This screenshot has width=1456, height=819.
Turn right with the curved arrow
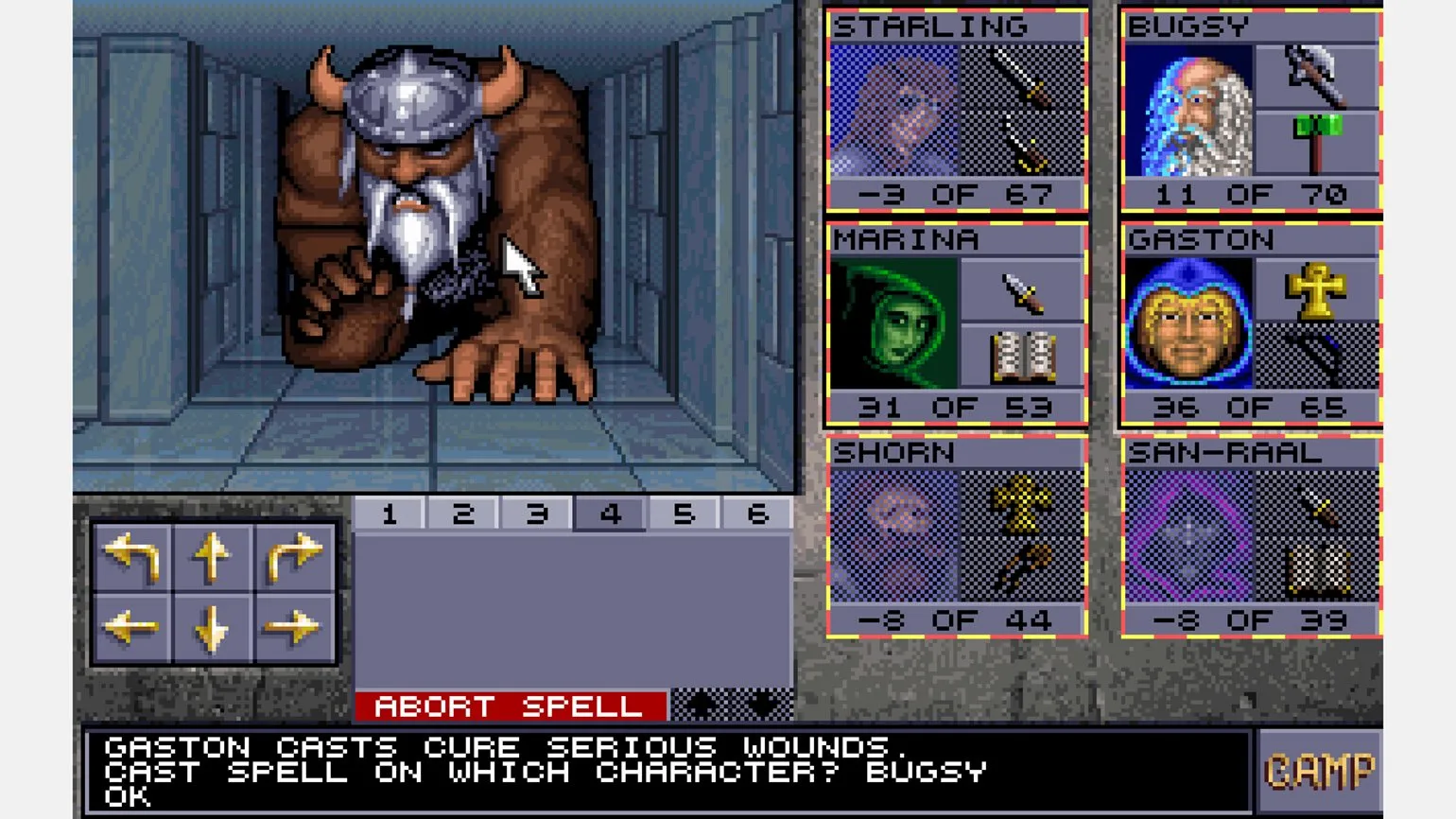(x=293, y=555)
